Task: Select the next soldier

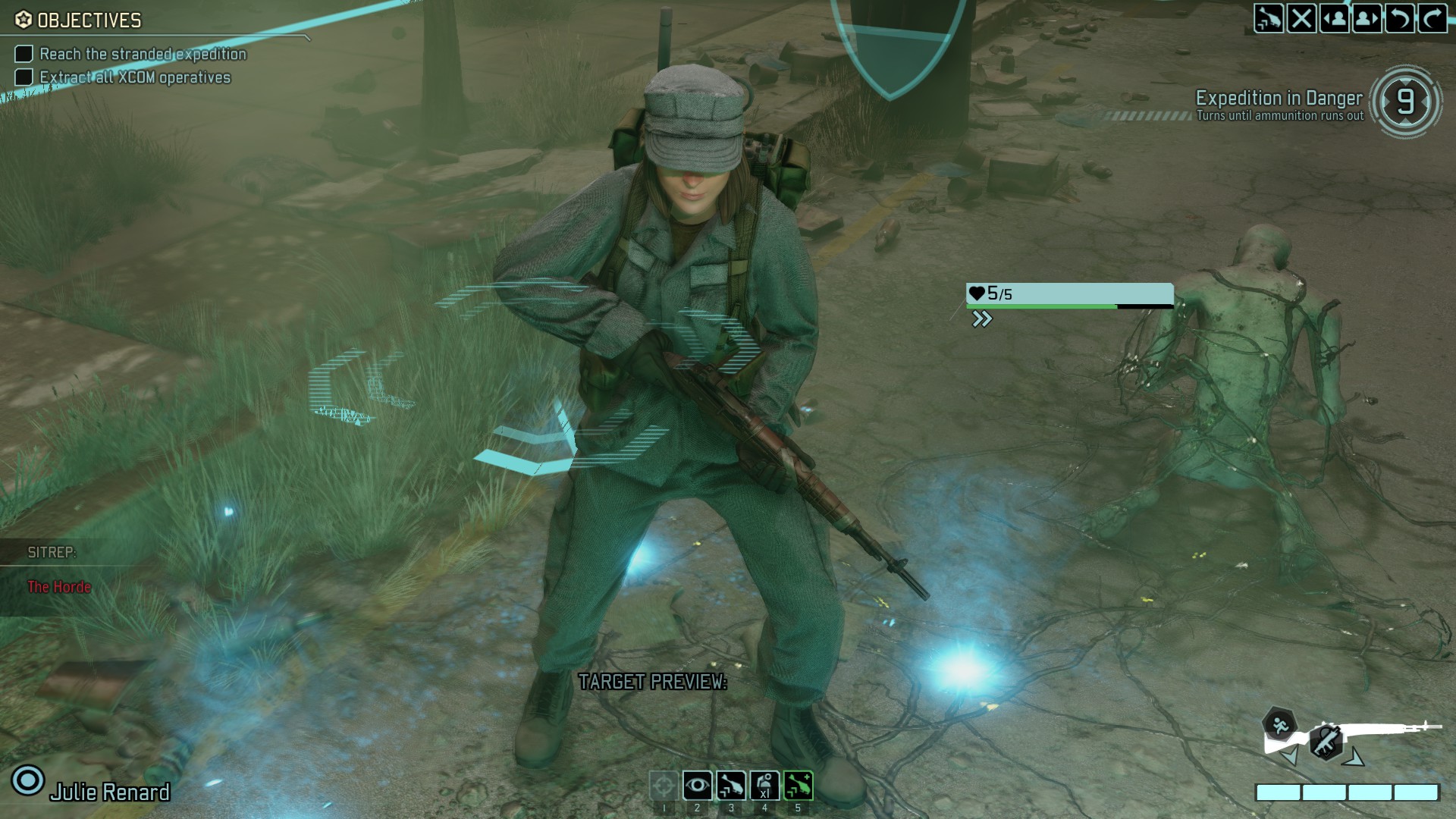Action: click(1367, 18)
